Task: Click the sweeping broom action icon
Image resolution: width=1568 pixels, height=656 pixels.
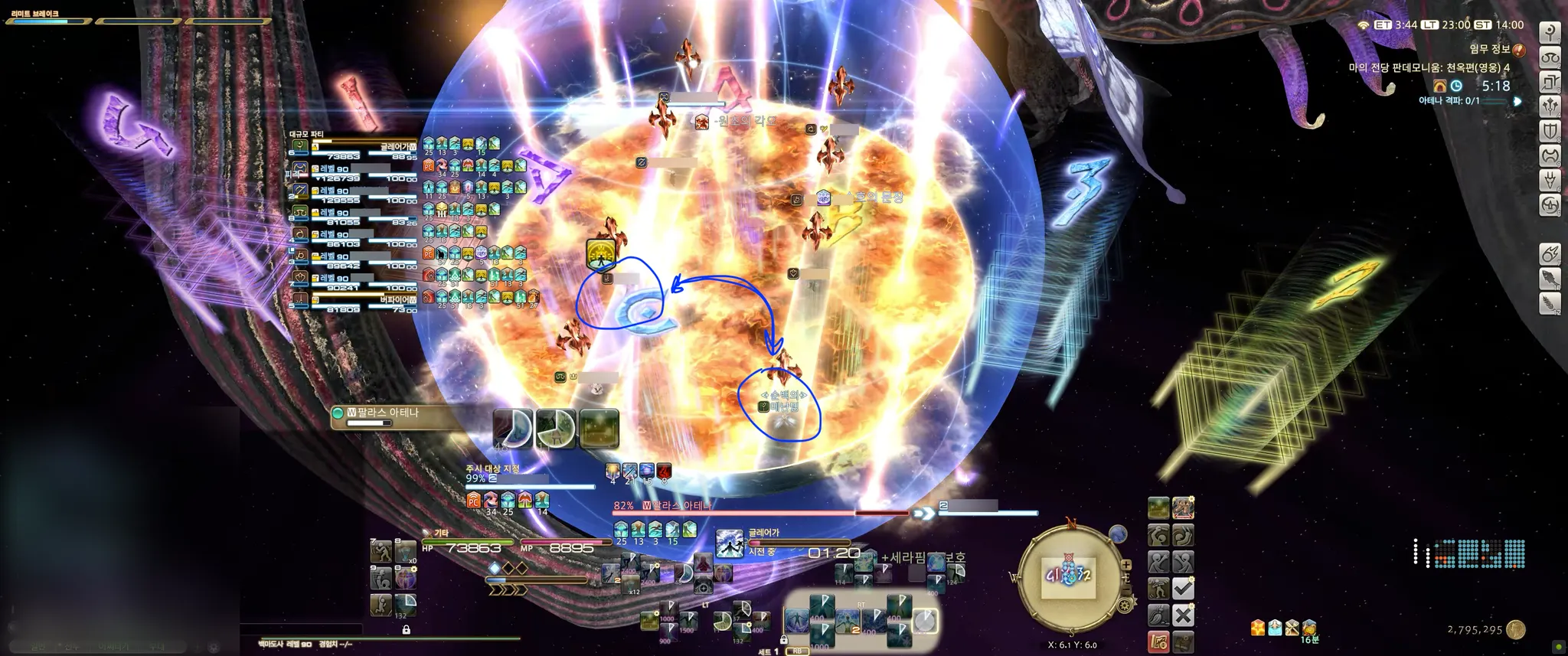Action: click(x=1158, y=615)
